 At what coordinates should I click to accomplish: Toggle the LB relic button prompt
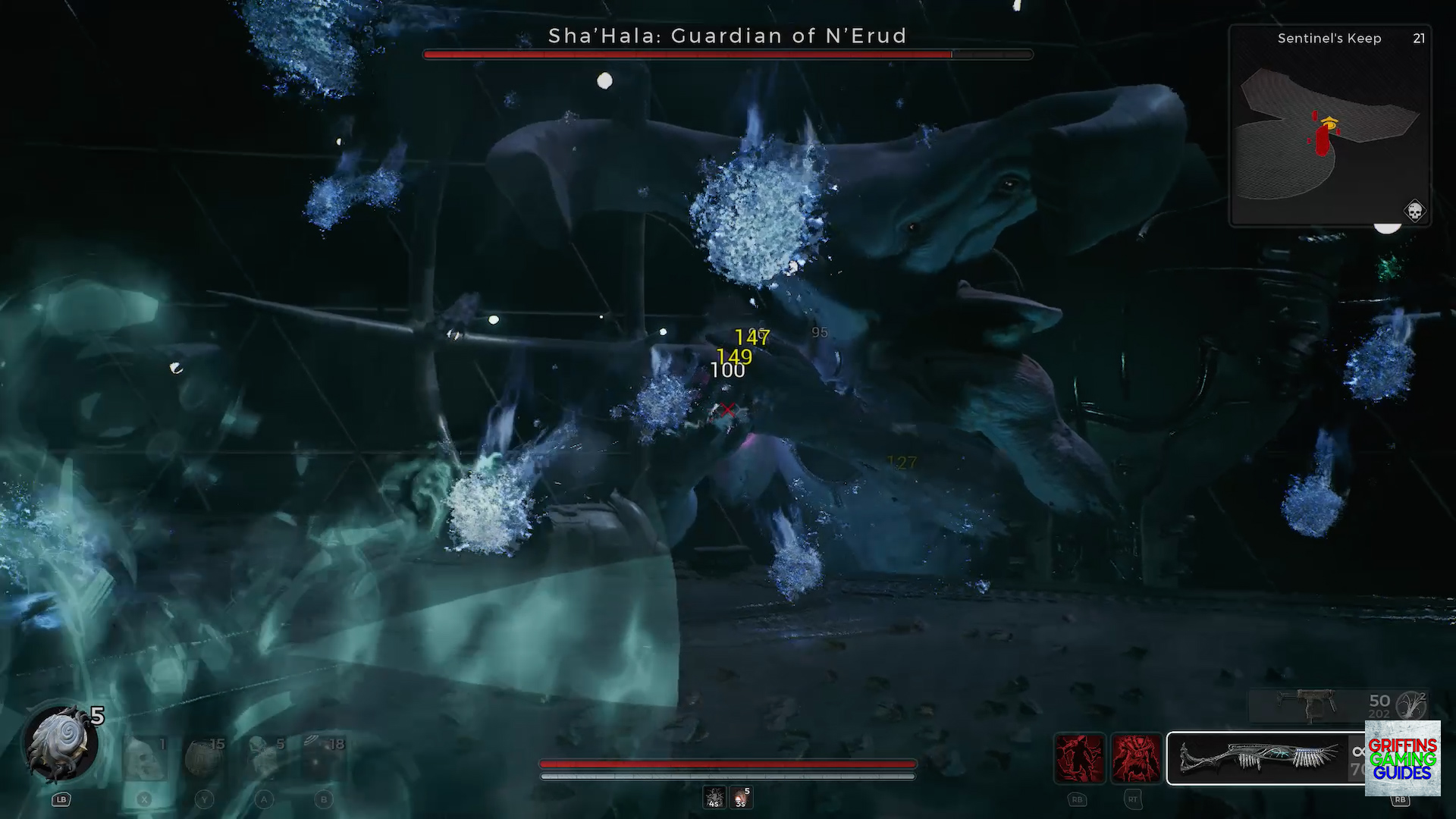(61, 799)
